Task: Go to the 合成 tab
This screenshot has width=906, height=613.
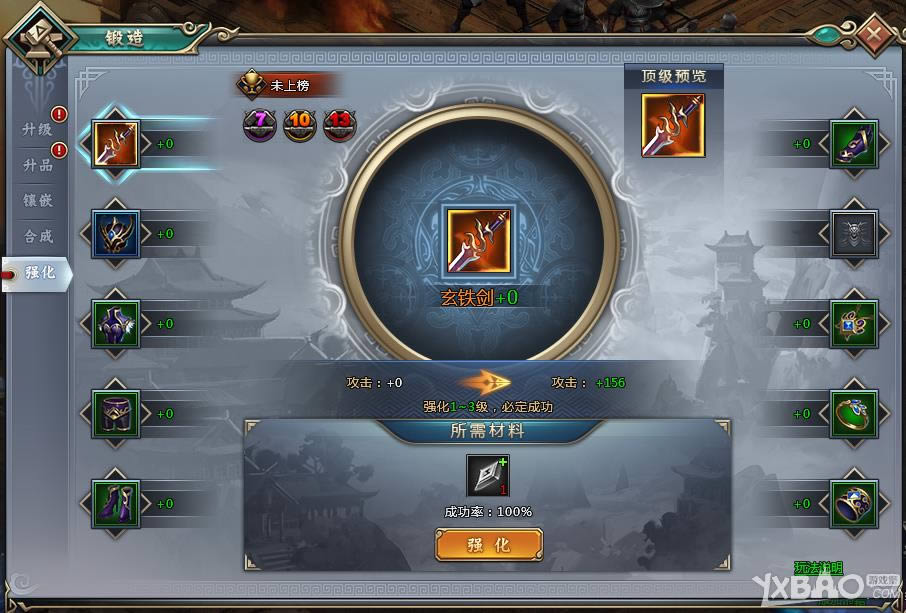Action: [37, 237]
